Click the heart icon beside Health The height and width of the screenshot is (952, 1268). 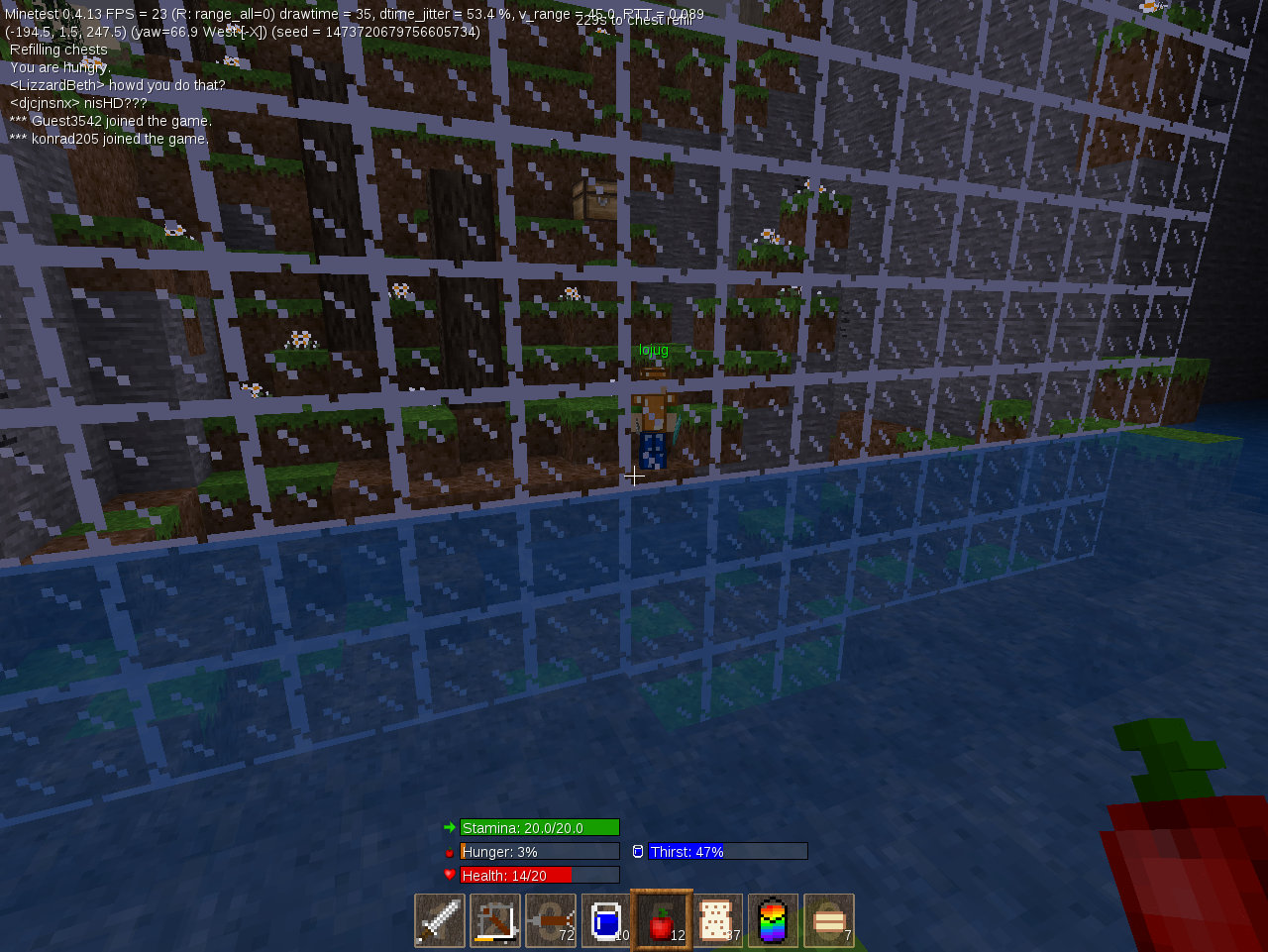point(451,875)
